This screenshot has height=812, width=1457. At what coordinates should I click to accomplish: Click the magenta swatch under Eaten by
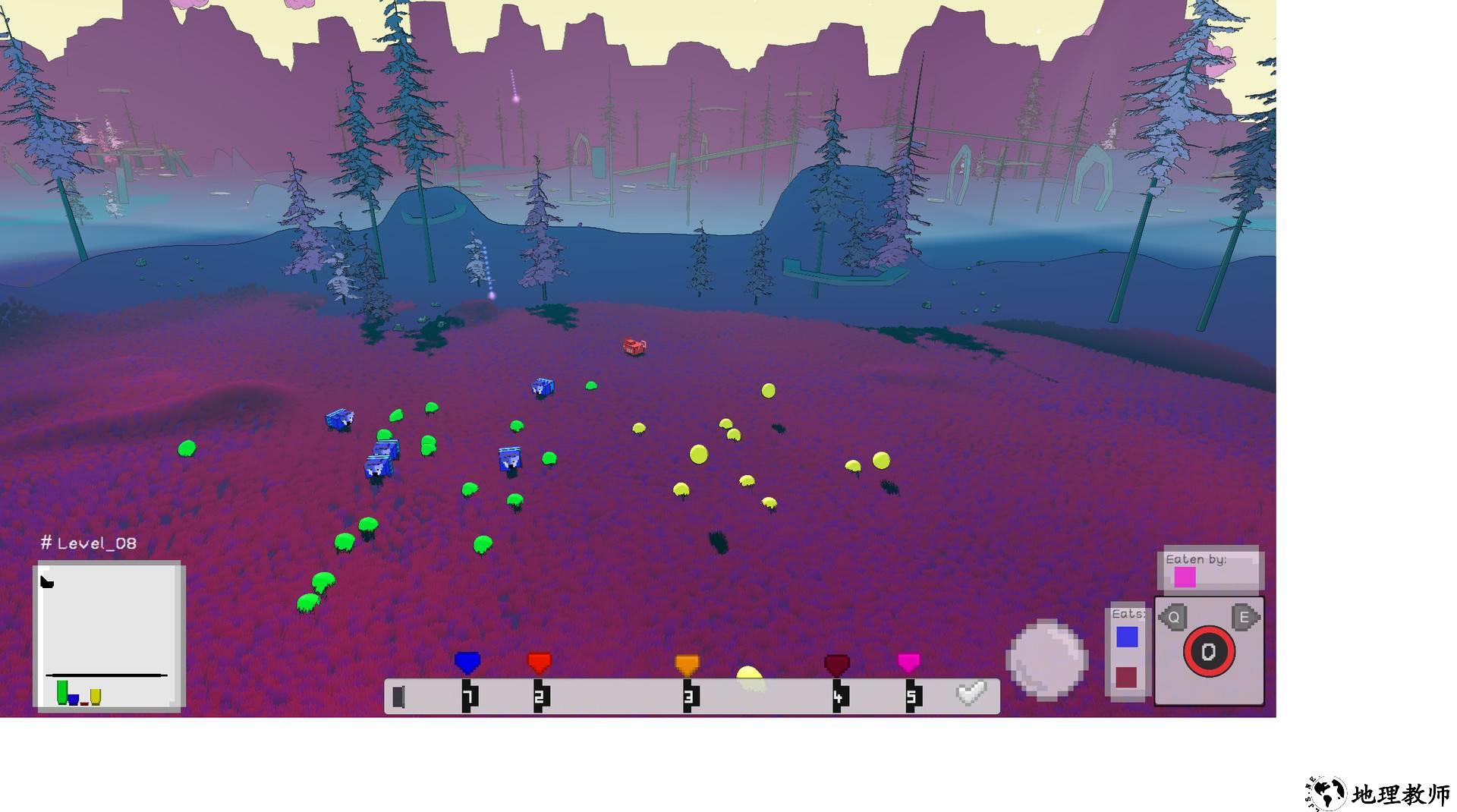[1185, 578]
